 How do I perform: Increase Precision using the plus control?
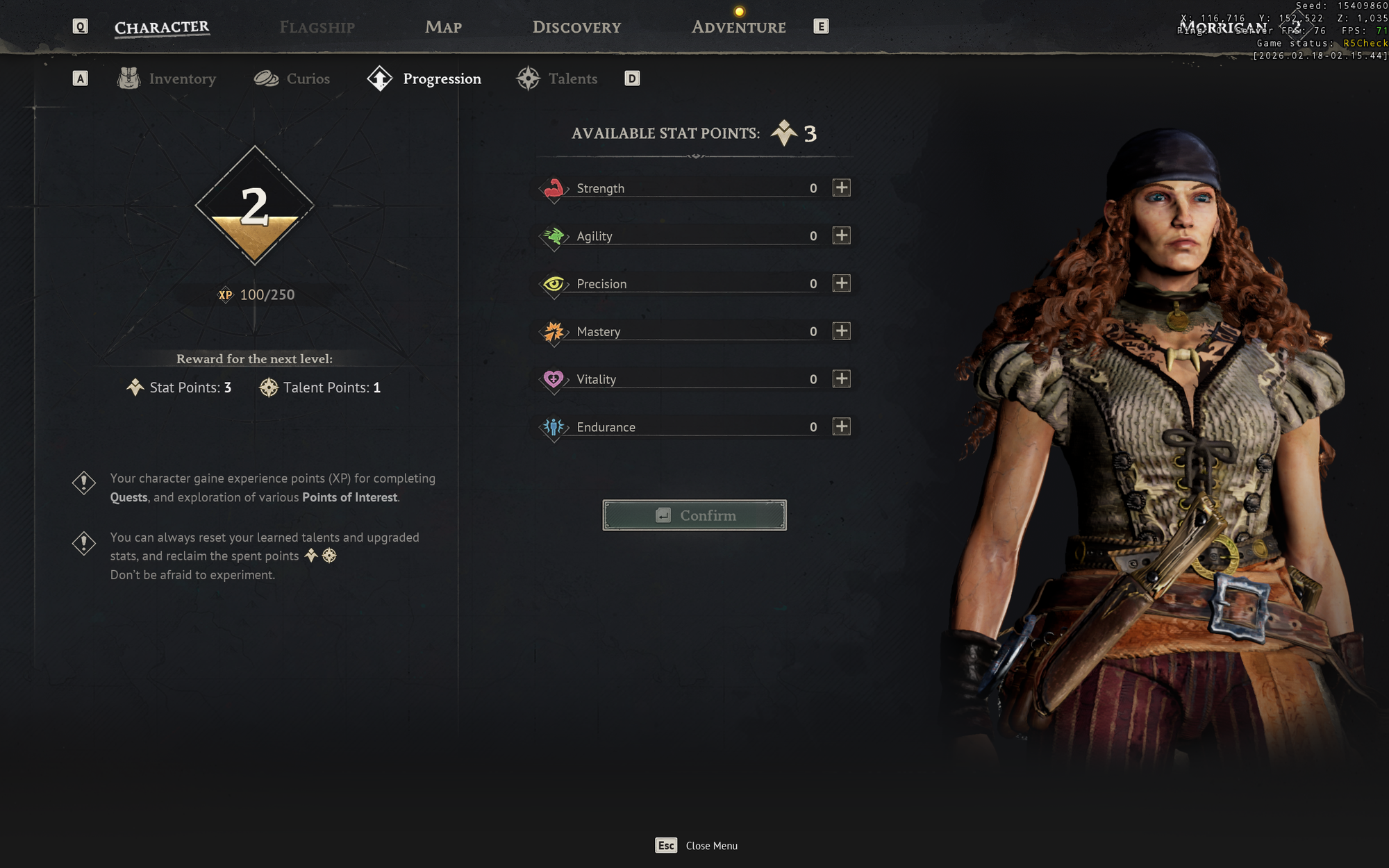coord(841,283)
